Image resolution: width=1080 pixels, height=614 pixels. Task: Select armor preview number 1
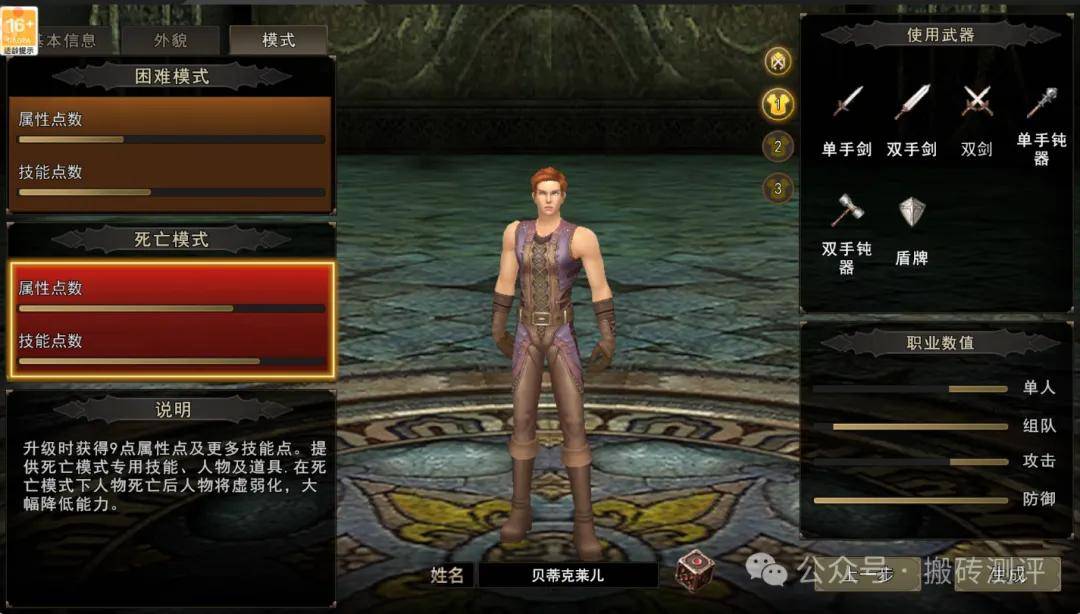[x=778, y=103]
